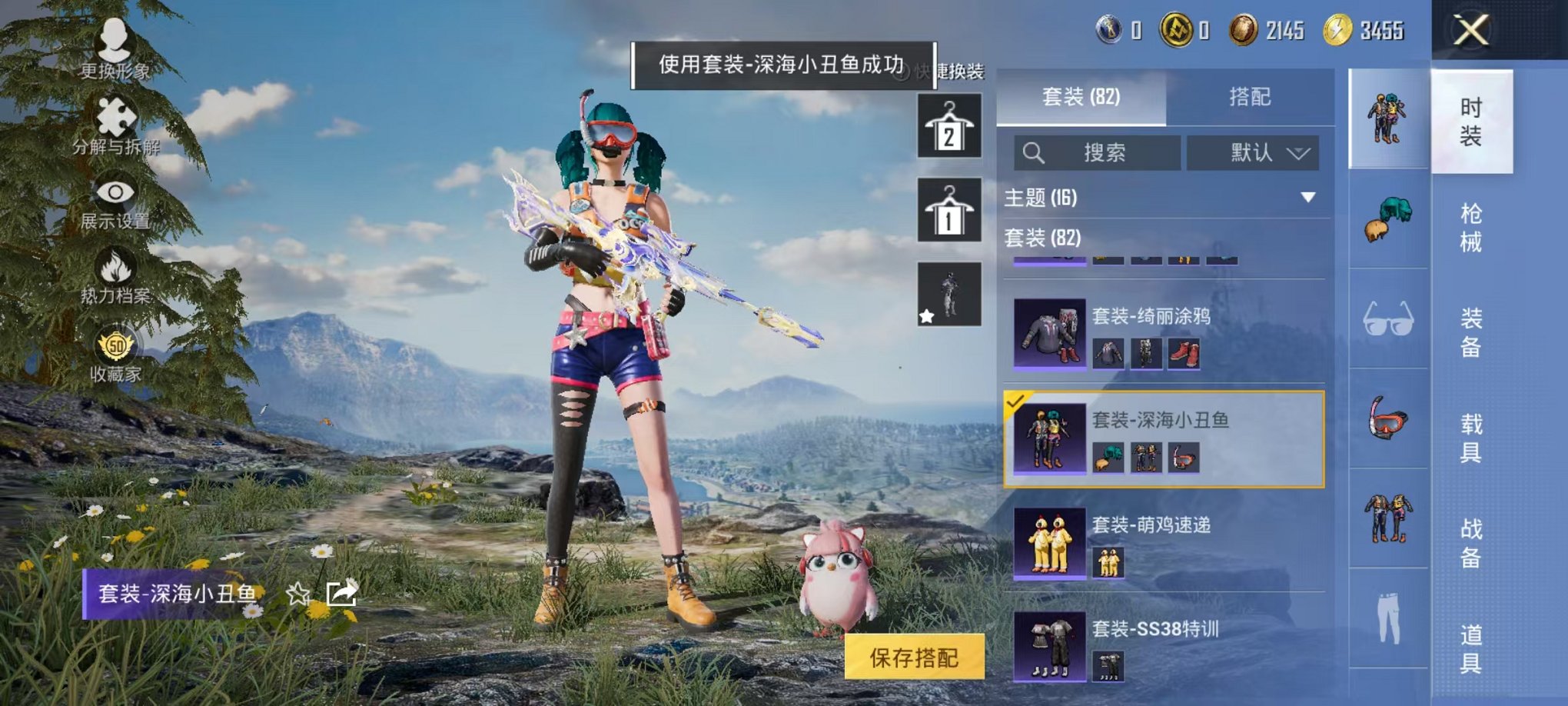Select the green hair equipment slot
1568x706 pixels.
[x=1387, y=219]
